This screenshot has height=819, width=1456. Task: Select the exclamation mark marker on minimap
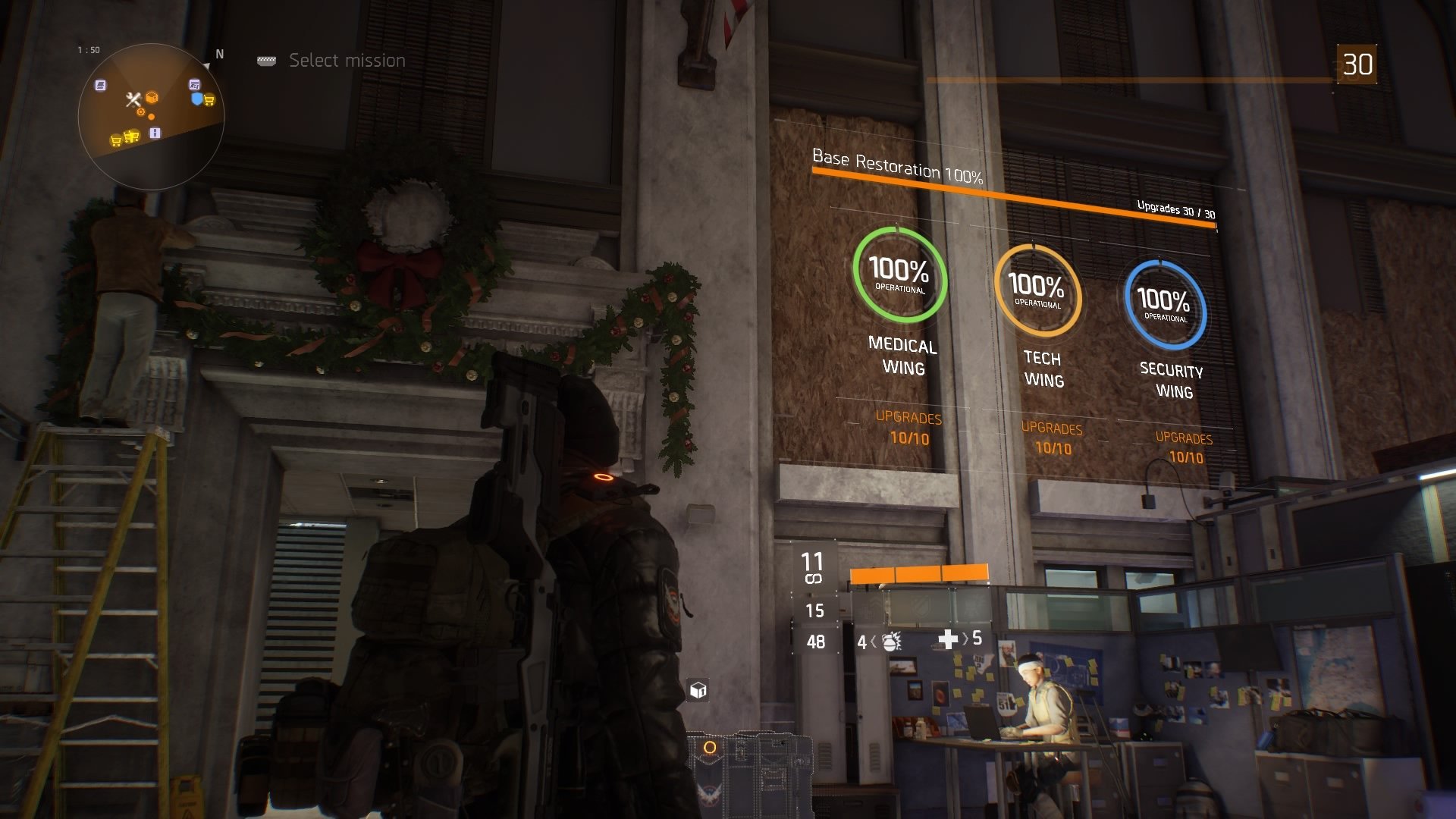[x=155, y=133]
